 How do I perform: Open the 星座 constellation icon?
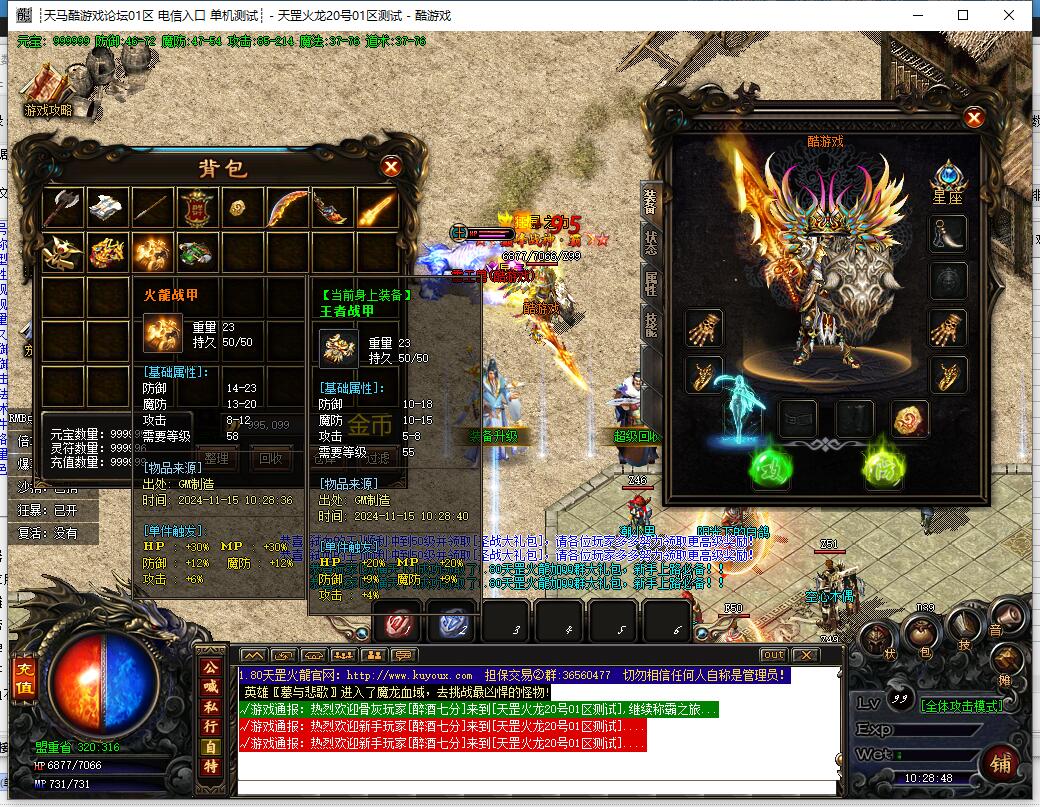tap(947, 180)
